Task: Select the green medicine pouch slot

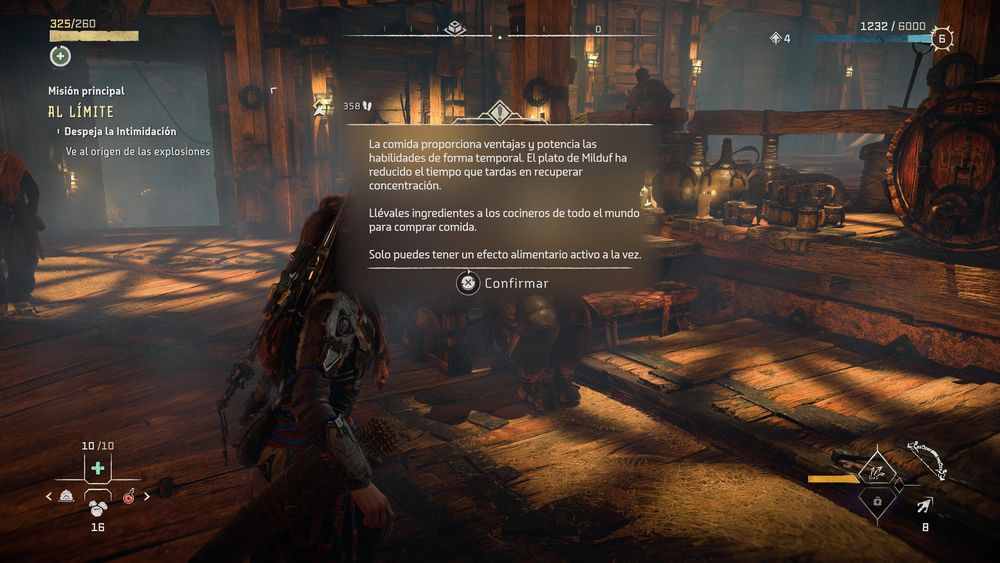Action: pyautogui.click(x=97, y=469)
